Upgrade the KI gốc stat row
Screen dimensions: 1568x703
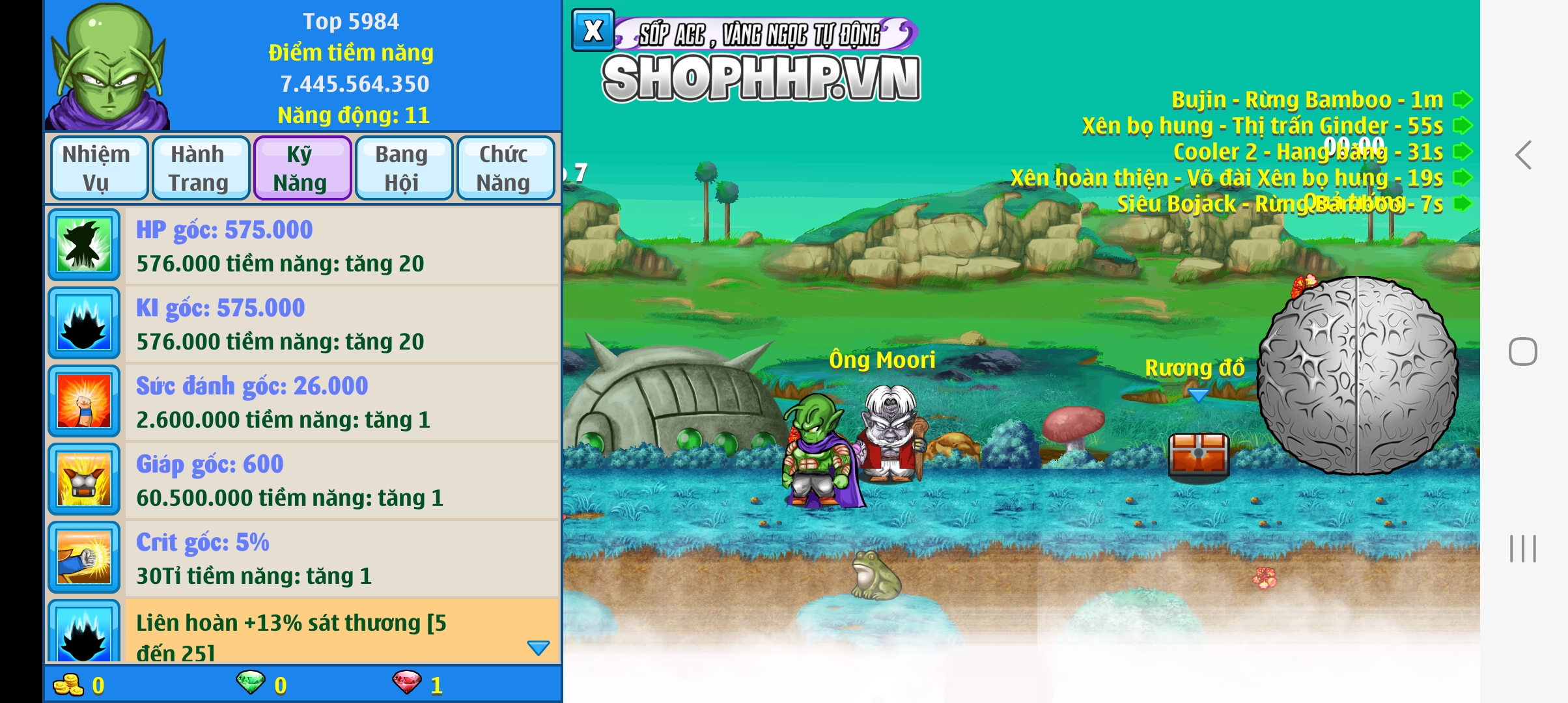click(x=343, y=324)
